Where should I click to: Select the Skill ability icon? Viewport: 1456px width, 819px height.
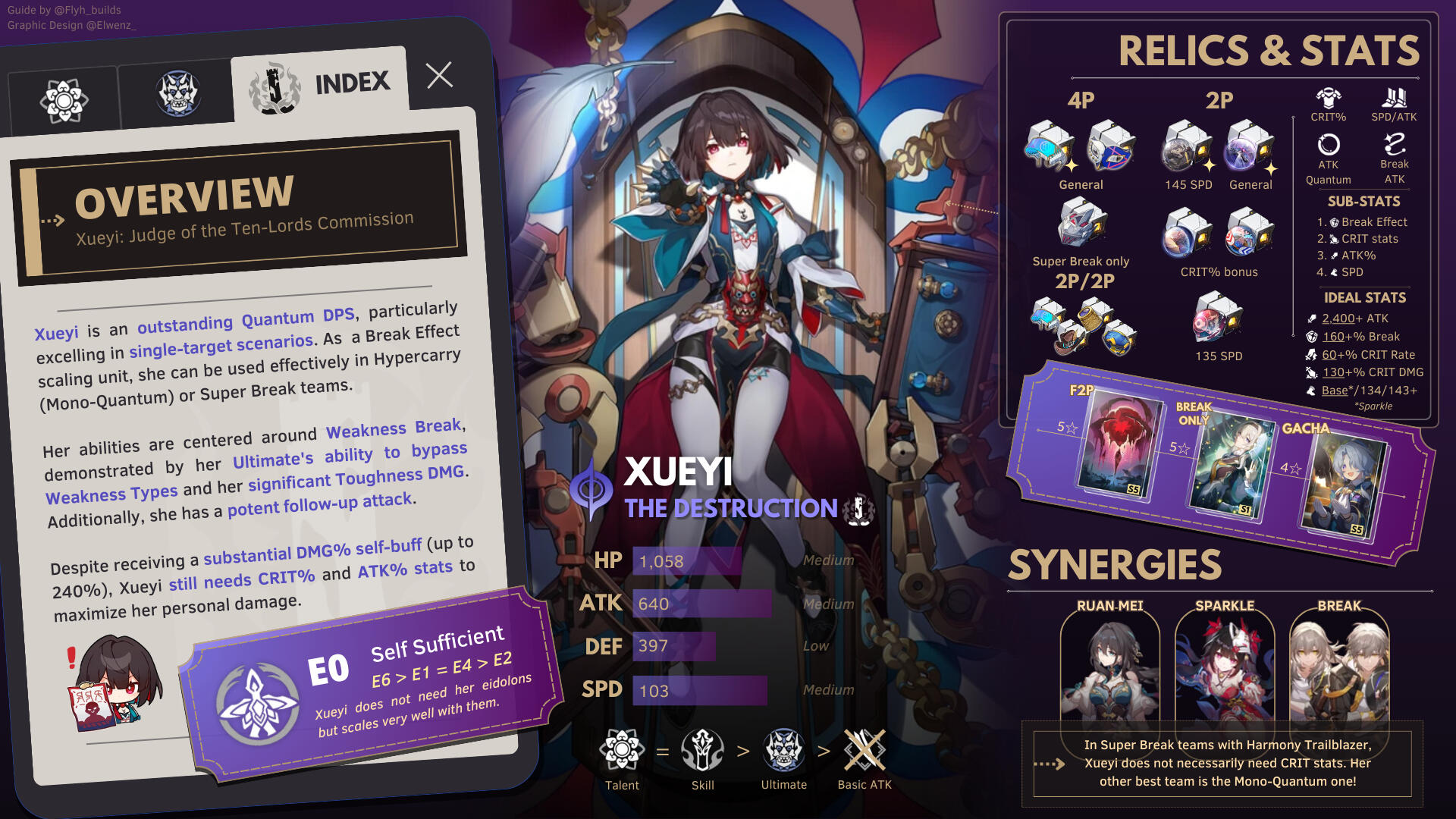(x=702, y=750)
